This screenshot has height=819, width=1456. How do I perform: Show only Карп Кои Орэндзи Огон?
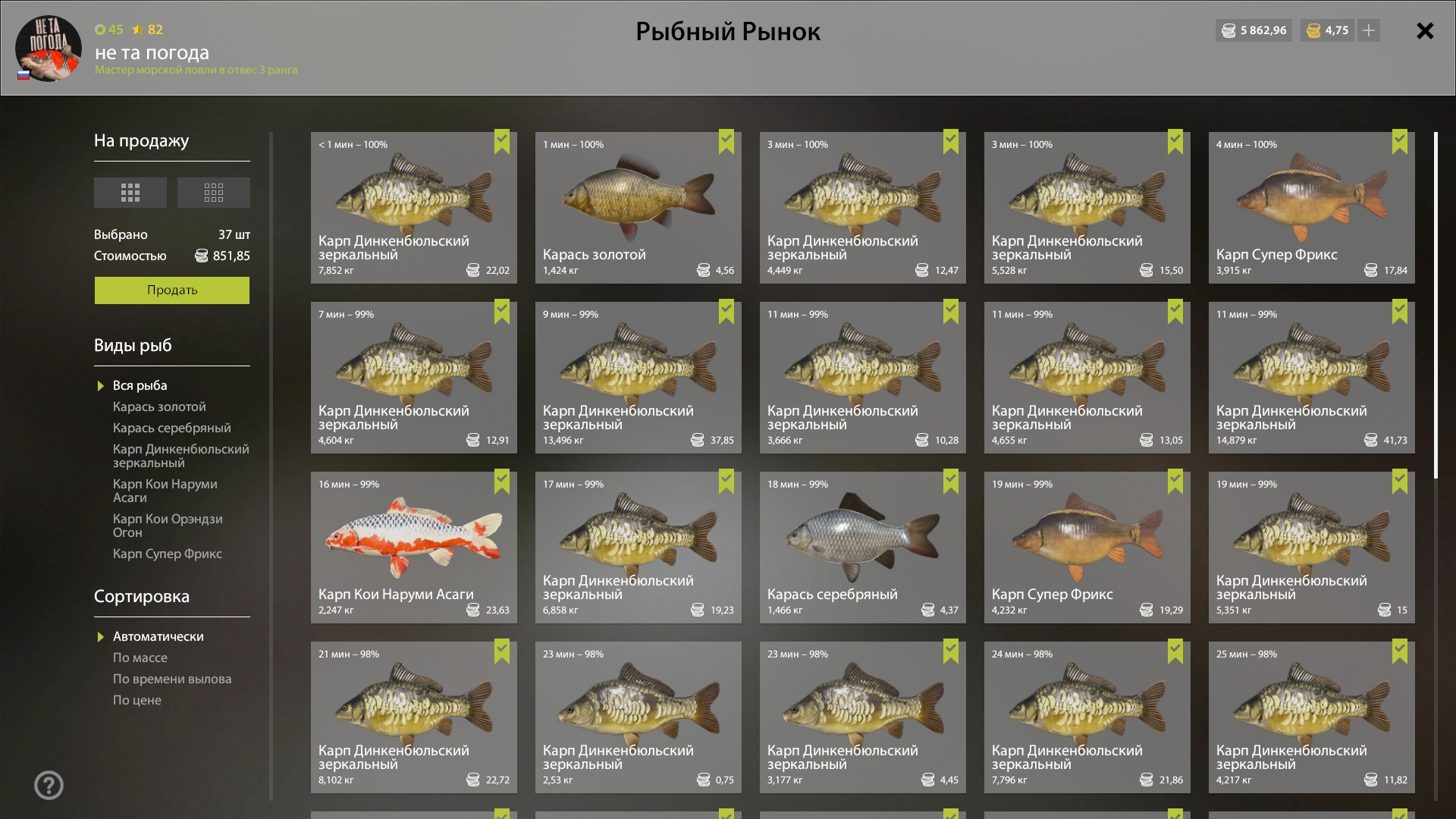coord(168,526)
